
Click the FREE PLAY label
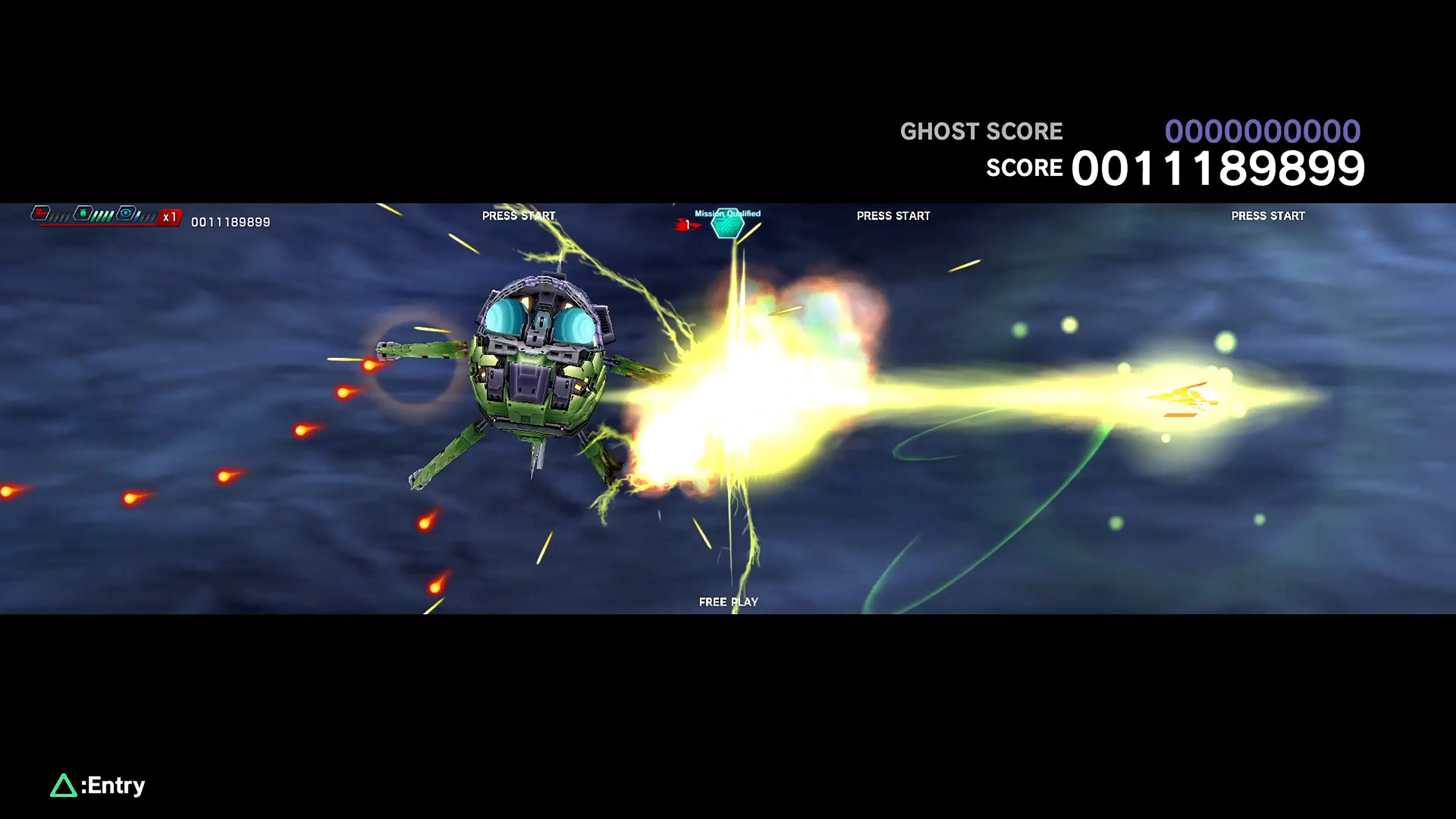[x=728, y=601]
